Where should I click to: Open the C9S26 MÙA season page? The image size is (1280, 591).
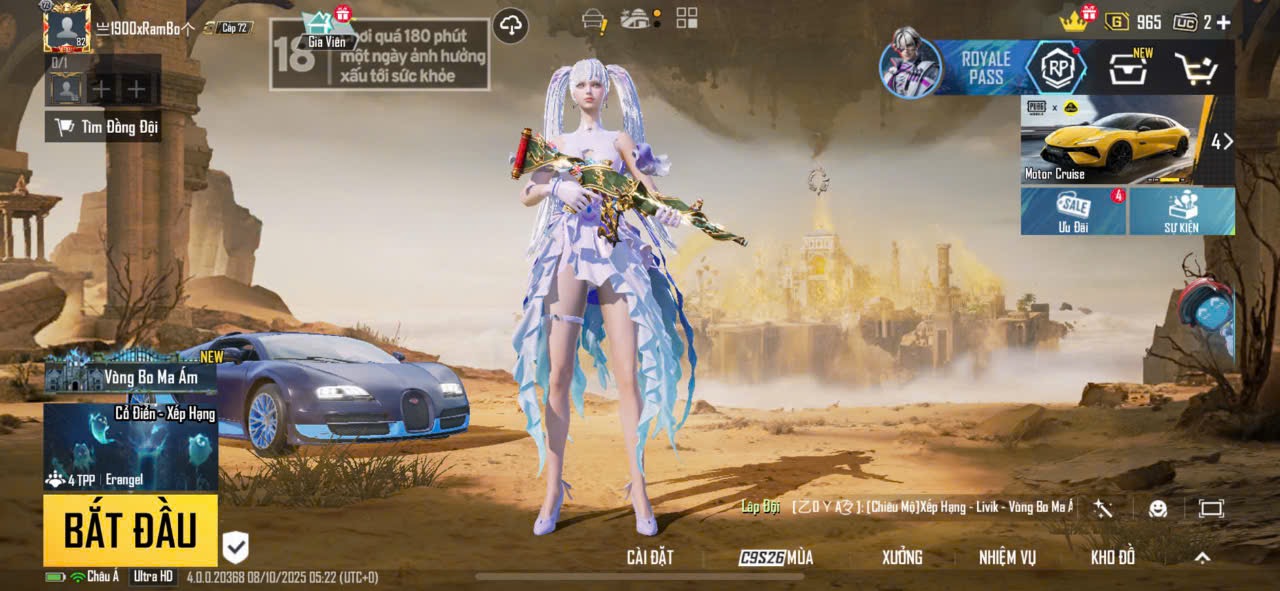point(776,558)
